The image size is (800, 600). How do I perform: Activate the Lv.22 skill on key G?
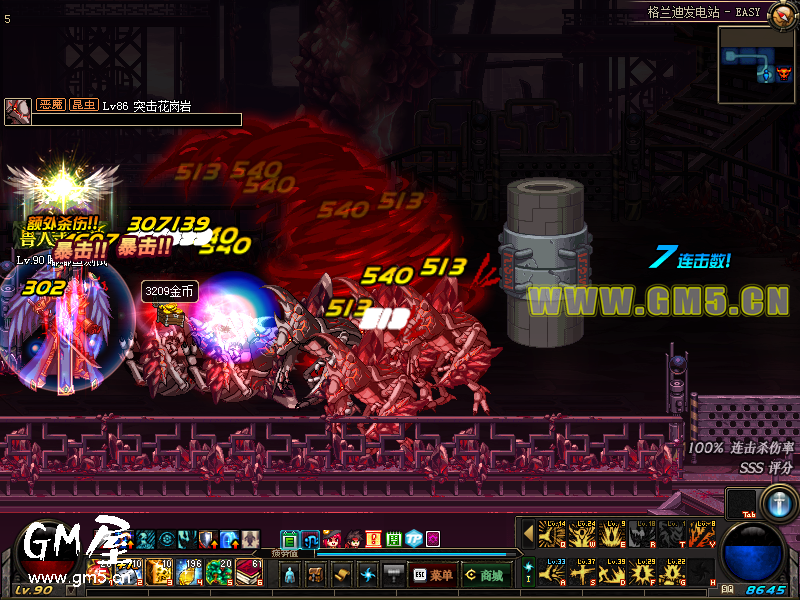[671, 573]
